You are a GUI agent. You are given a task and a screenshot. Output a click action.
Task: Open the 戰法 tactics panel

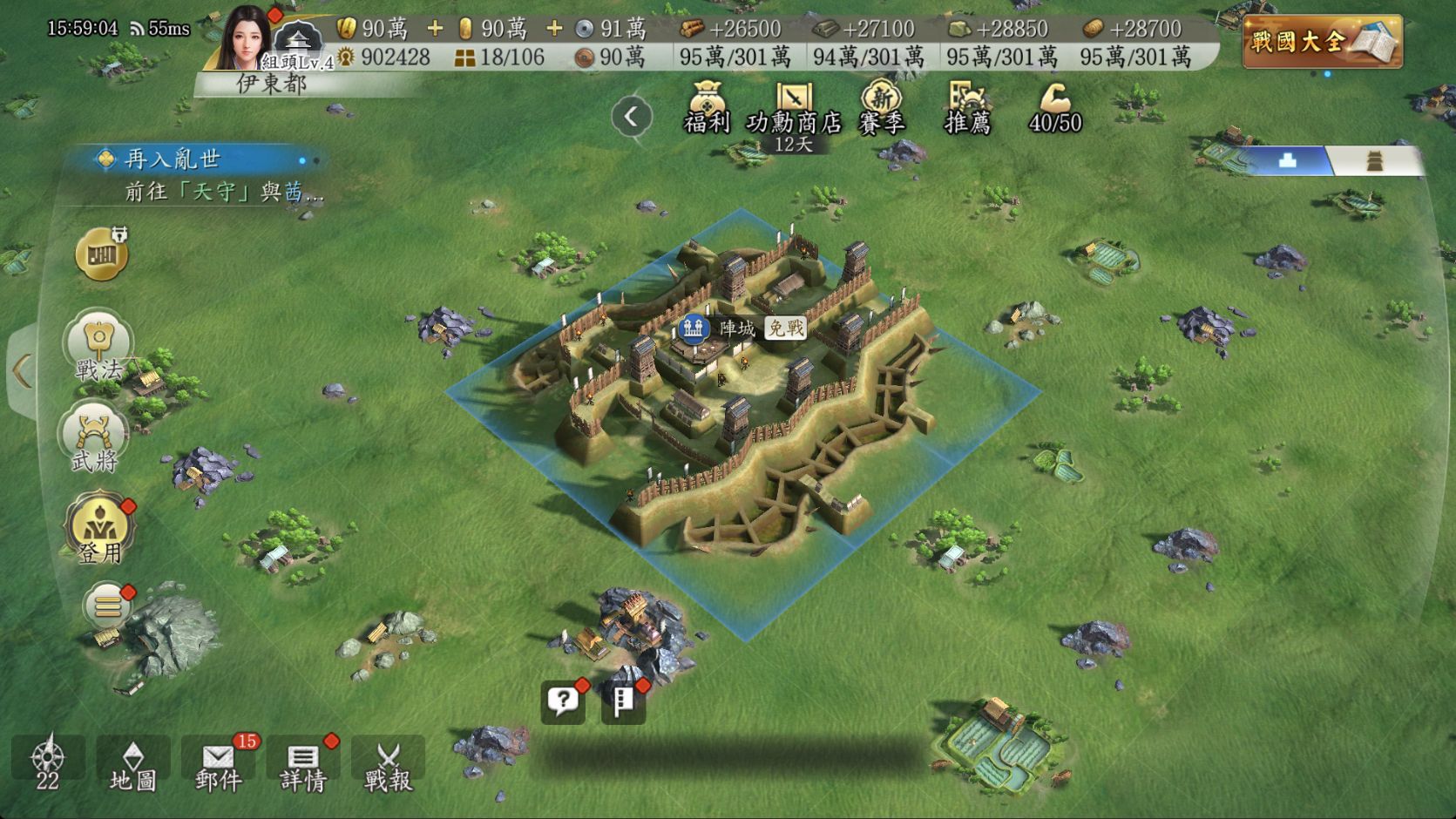[x=98, y=349]
